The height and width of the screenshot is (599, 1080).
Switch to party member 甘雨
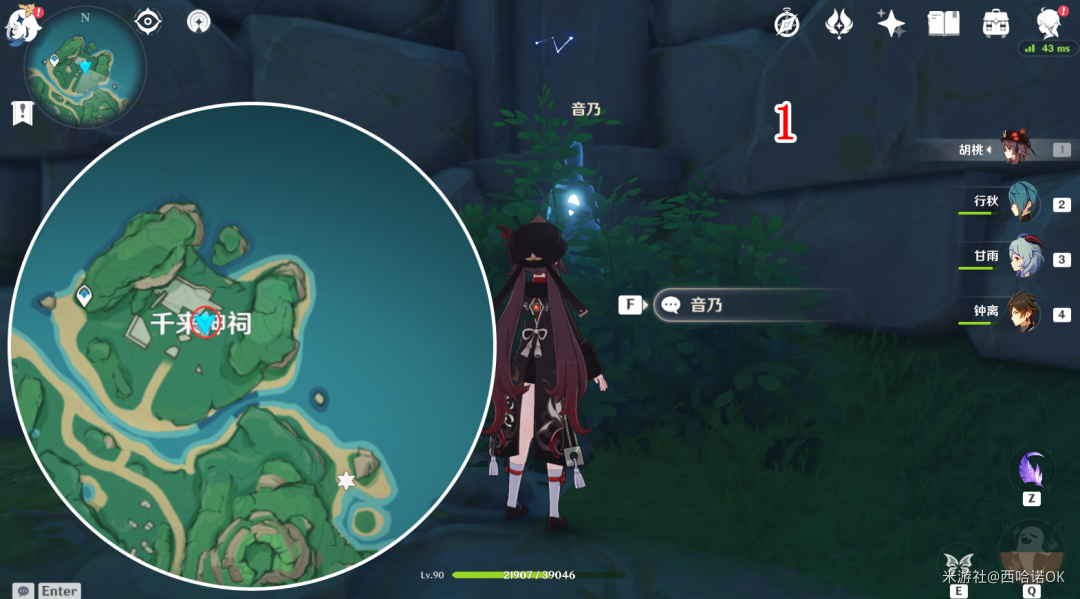1022,258
